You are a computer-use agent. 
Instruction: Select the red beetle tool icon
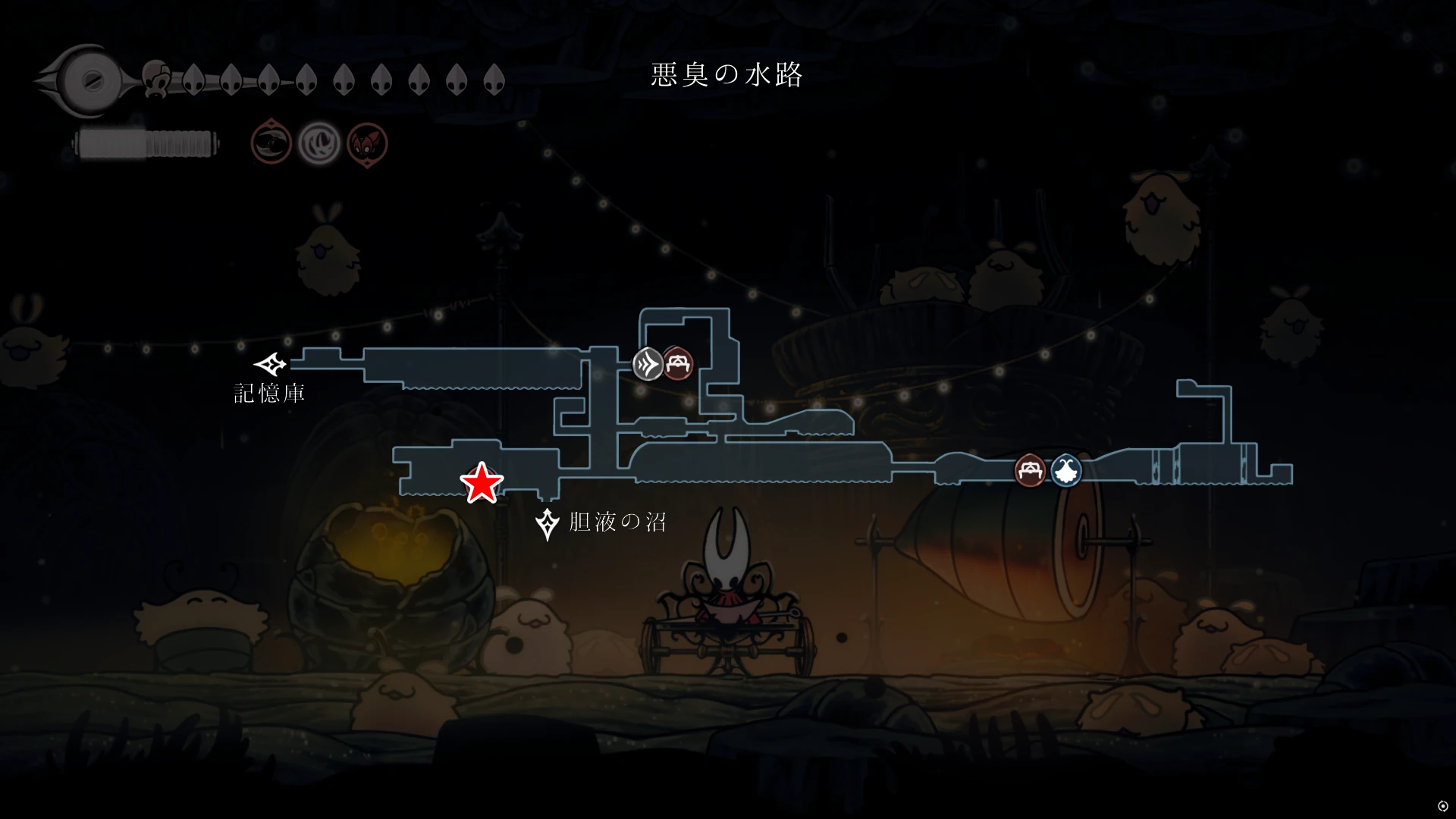click(367, 143)
